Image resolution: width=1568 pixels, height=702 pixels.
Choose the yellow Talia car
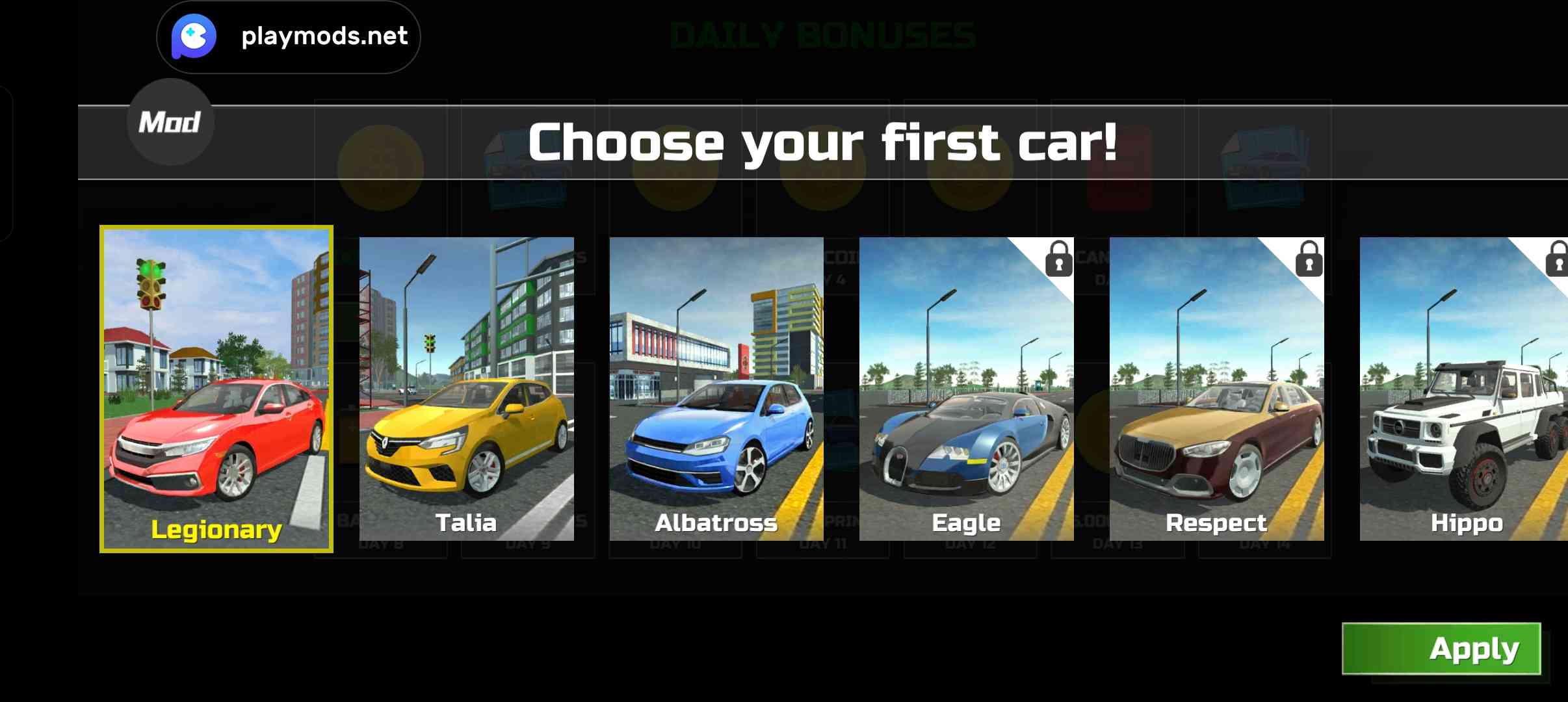[467, 389]
